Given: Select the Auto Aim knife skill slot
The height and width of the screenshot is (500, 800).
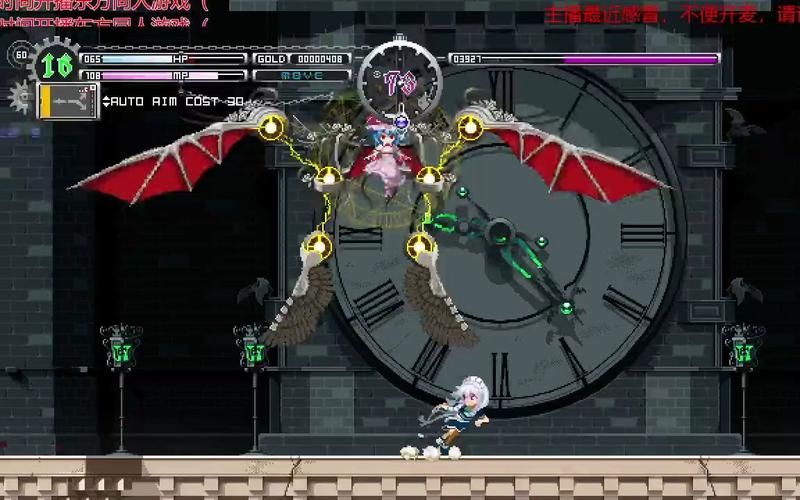Looking at the screenshot, I should [x=68, y=101].
